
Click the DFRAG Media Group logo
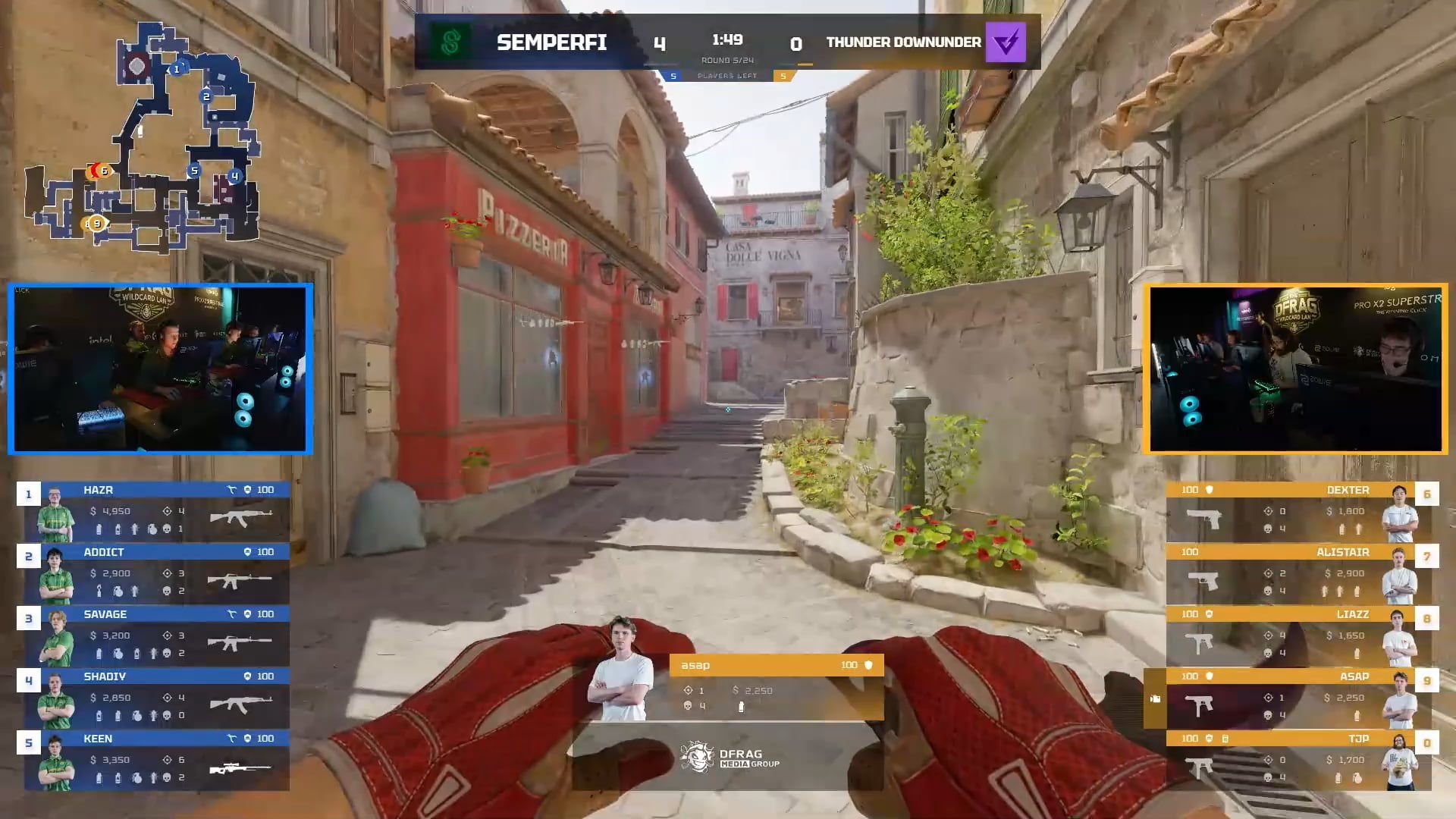tap(729, 757)
